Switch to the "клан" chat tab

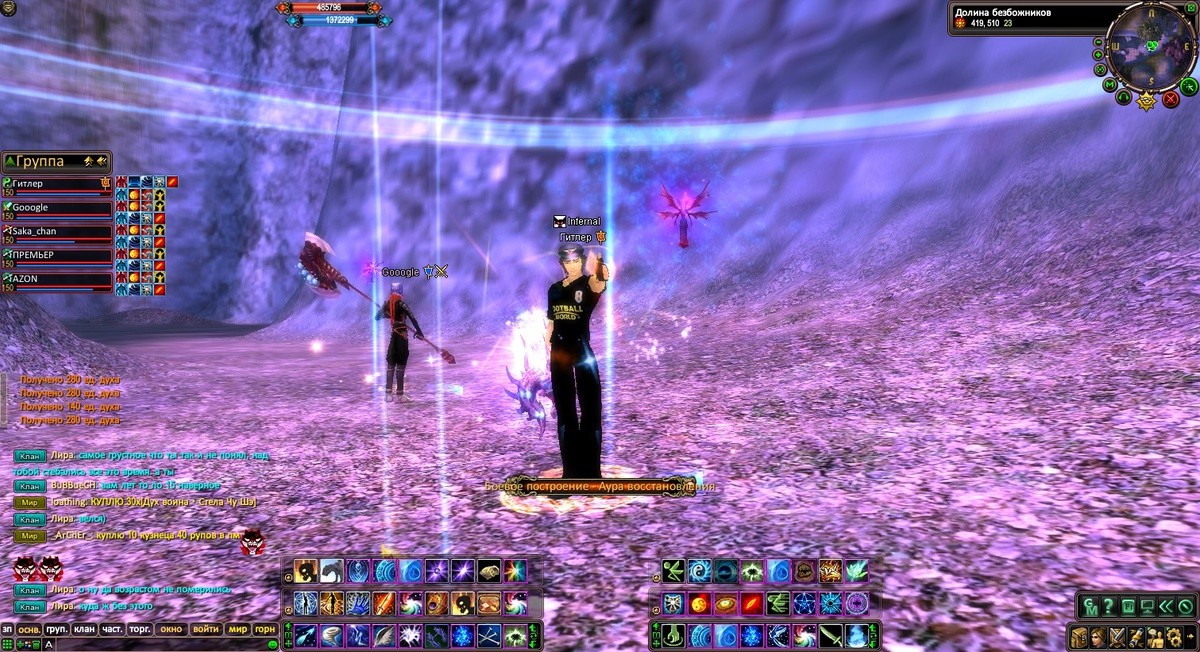85,629
